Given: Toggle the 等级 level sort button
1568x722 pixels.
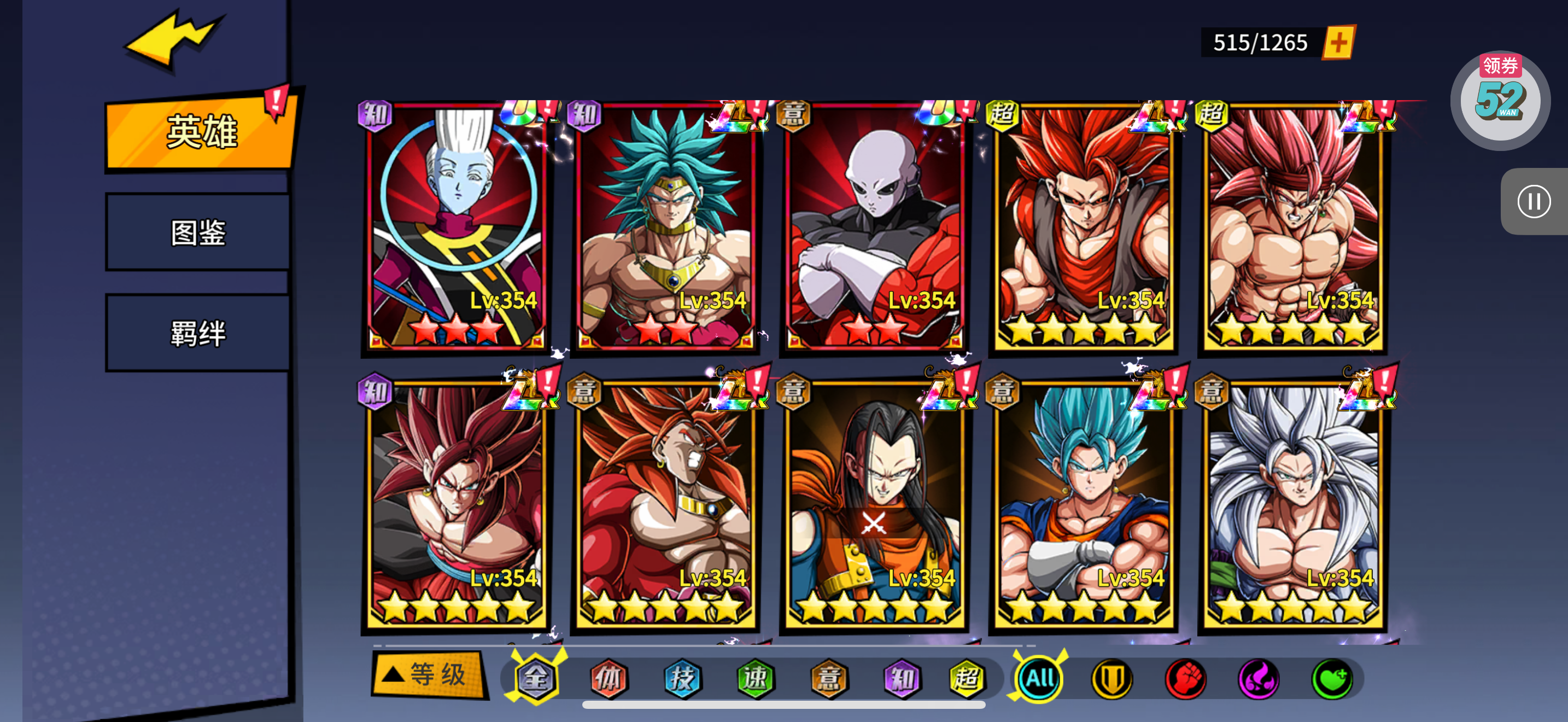Looking at the screenshot, I should (429, 674).
